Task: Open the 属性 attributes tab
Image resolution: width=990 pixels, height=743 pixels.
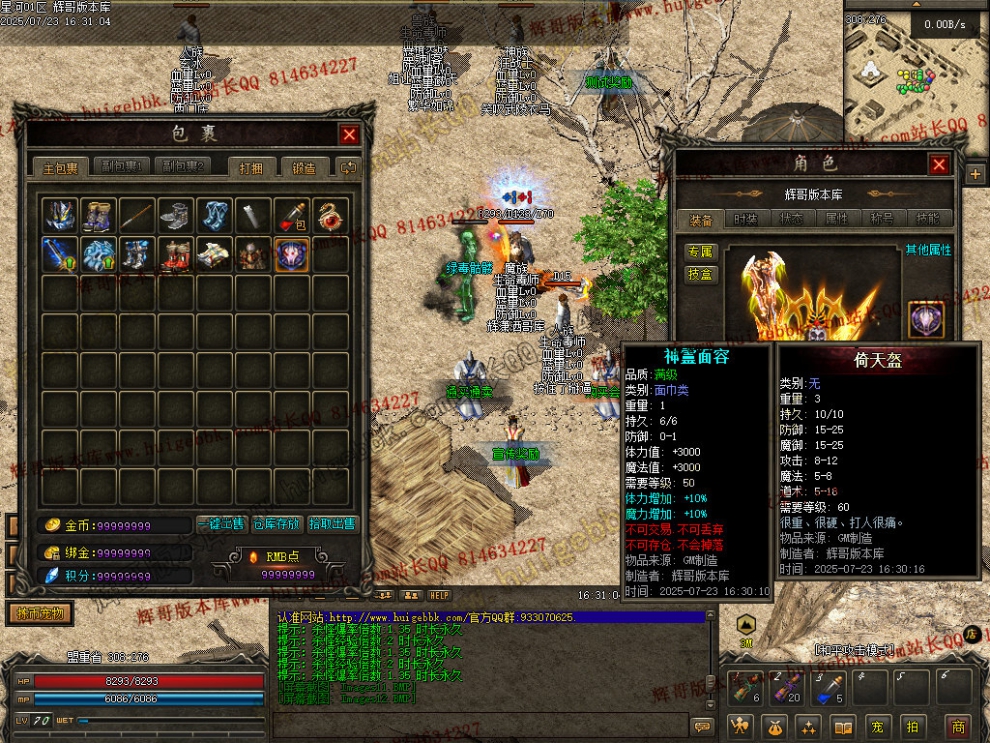Action: click(837, 219)
